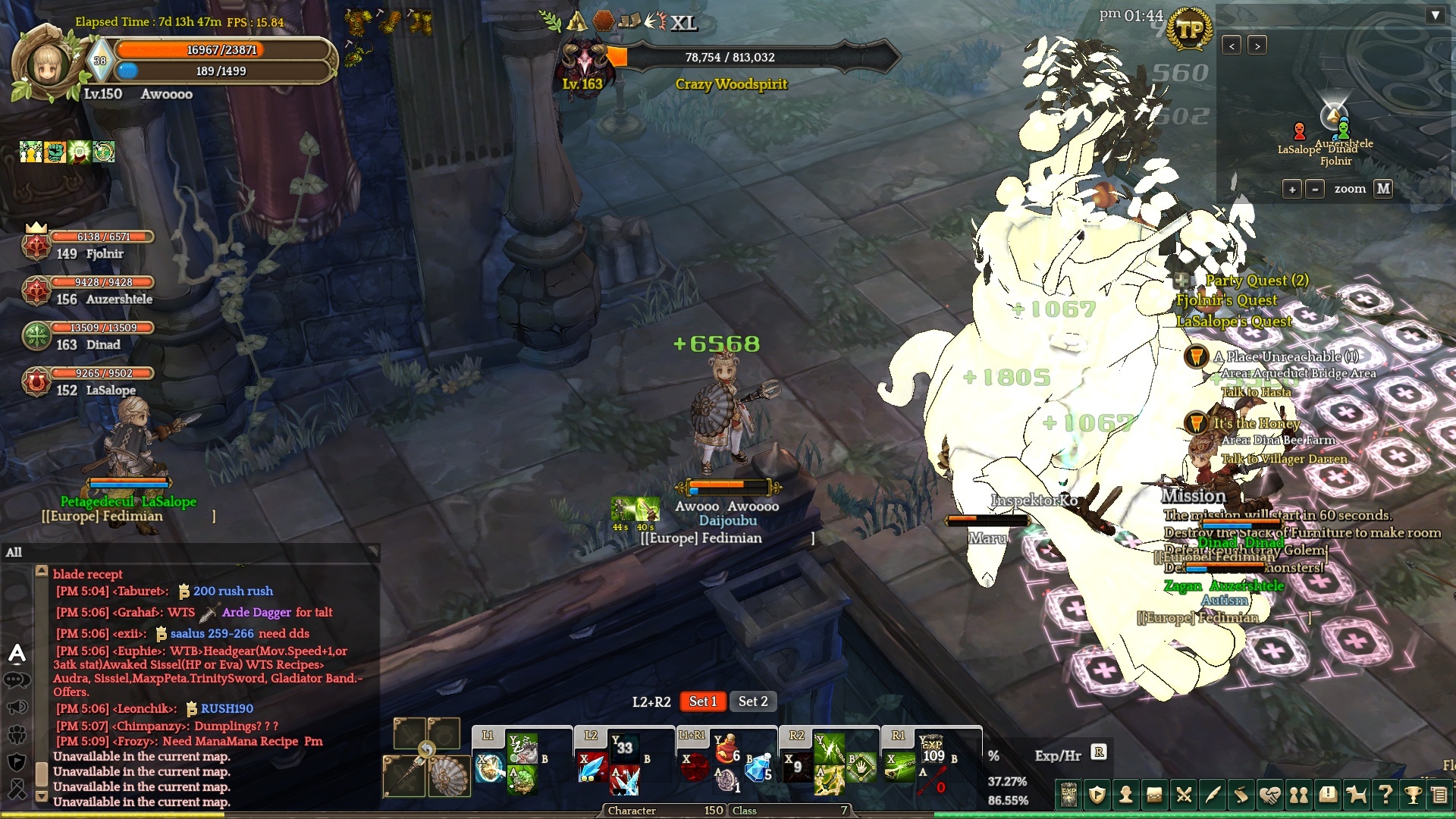Image resolution: width=1456 pixels, height=819 pixels.
Task: Click the TP shop laurel badge
Action: click(x=1189, y=30)
